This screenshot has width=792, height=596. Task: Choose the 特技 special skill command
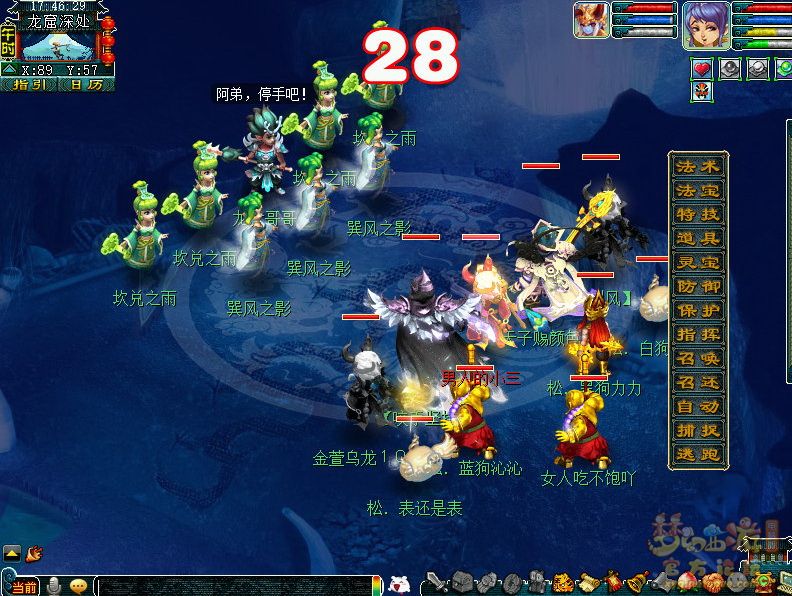pos(698,215)
